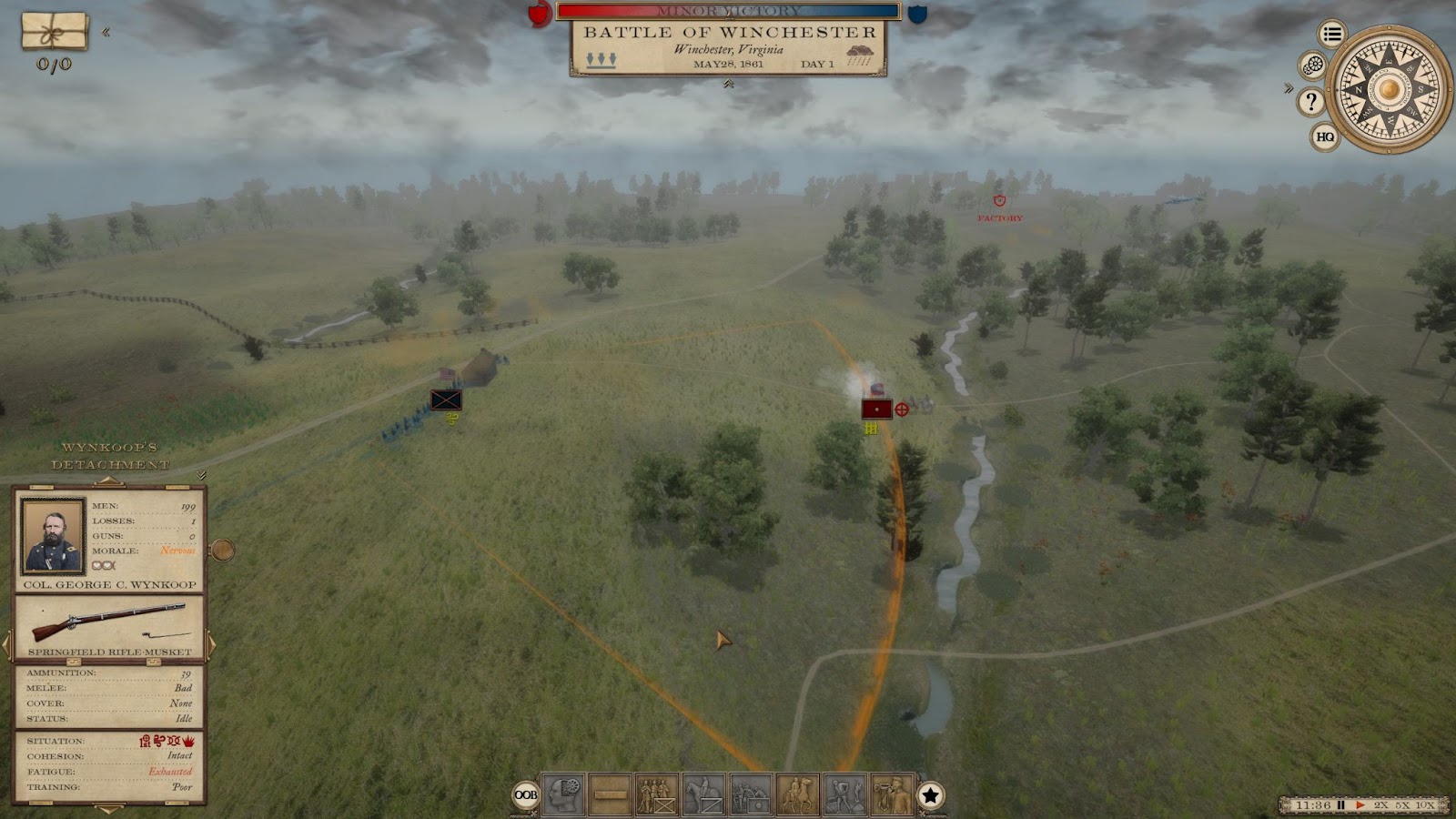The height and width of the screenshot is (819, 1456).
Task: Open the OOB order of battle
Action: tap(525, 794)
